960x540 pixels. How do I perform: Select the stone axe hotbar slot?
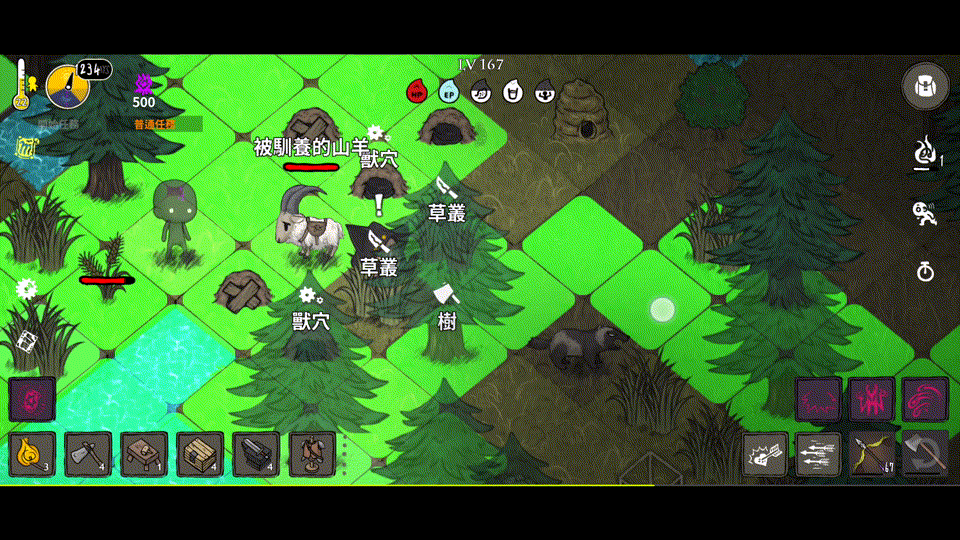[88, 454]
